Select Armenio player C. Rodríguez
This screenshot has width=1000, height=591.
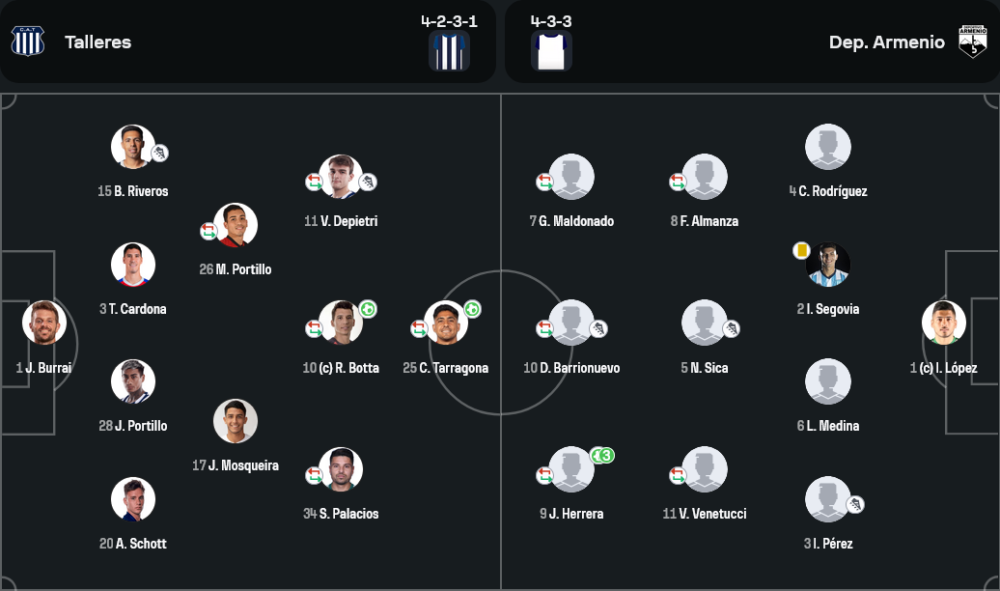pyautogui.click(x=828, y=147)
